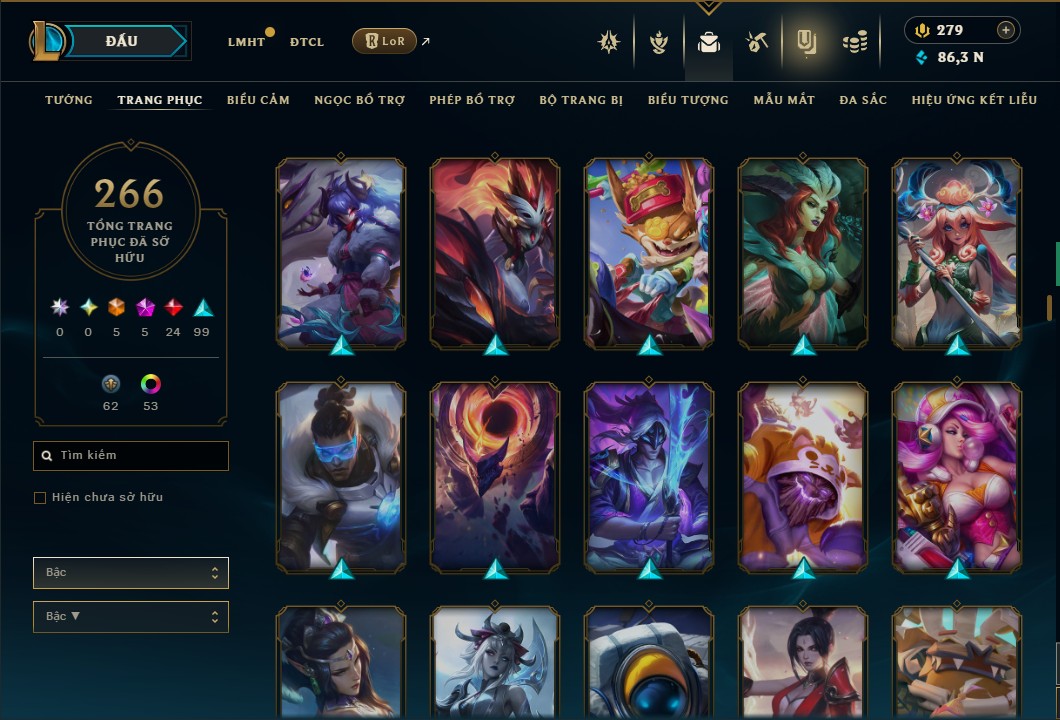Select the Teemo red hat skin card
The height and width of the screenshot is (720, 1060).
[x=649, y=252]
